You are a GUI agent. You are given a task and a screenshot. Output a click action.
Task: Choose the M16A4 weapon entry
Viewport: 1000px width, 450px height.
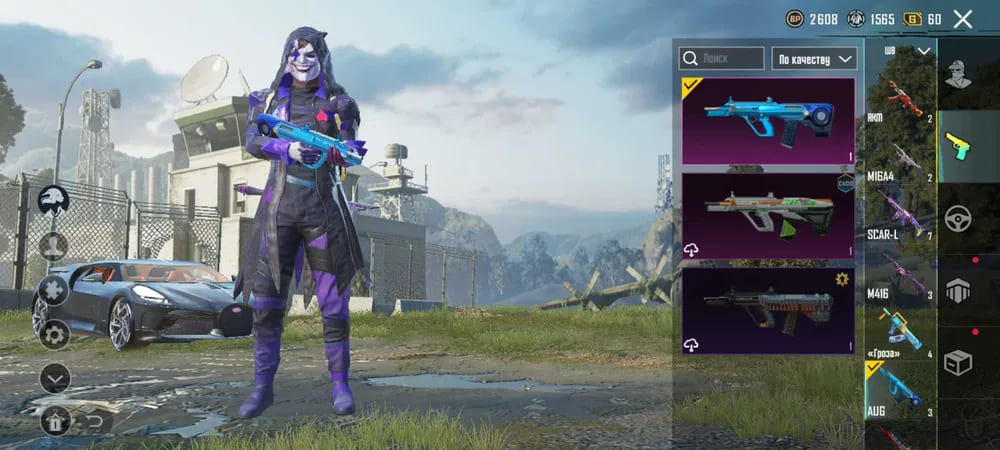coord(900,161)
